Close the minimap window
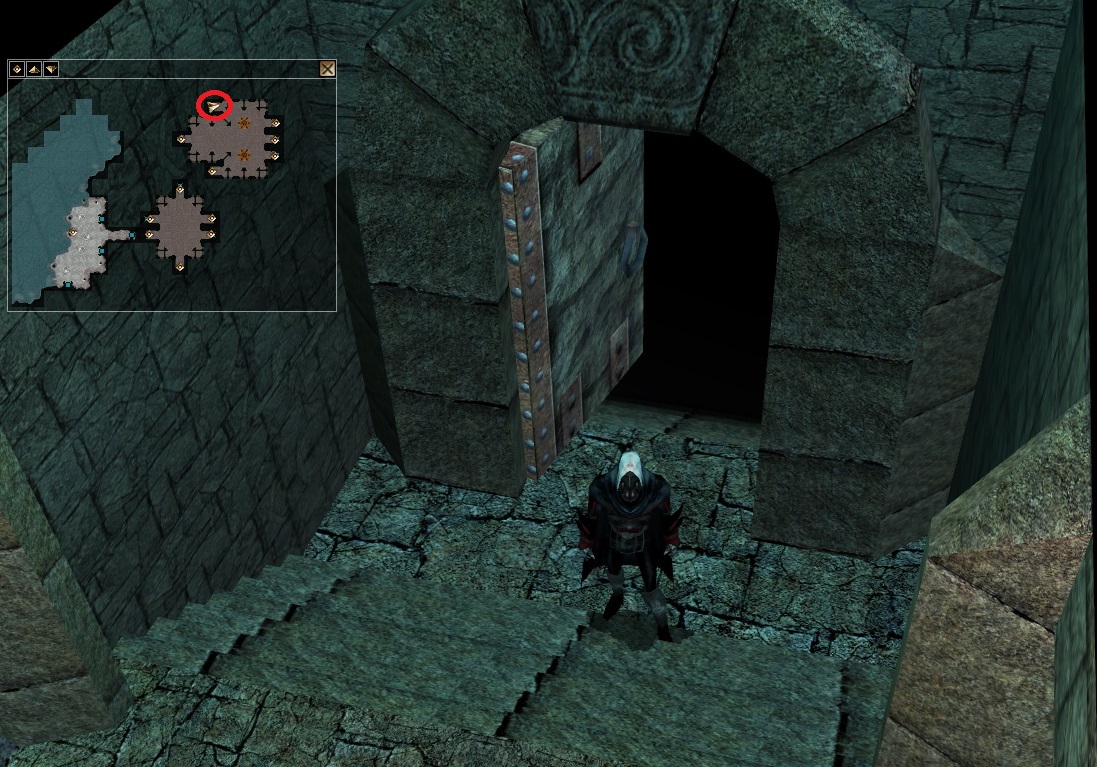This screenshot has height=767, width=1097. coord(326,69)
